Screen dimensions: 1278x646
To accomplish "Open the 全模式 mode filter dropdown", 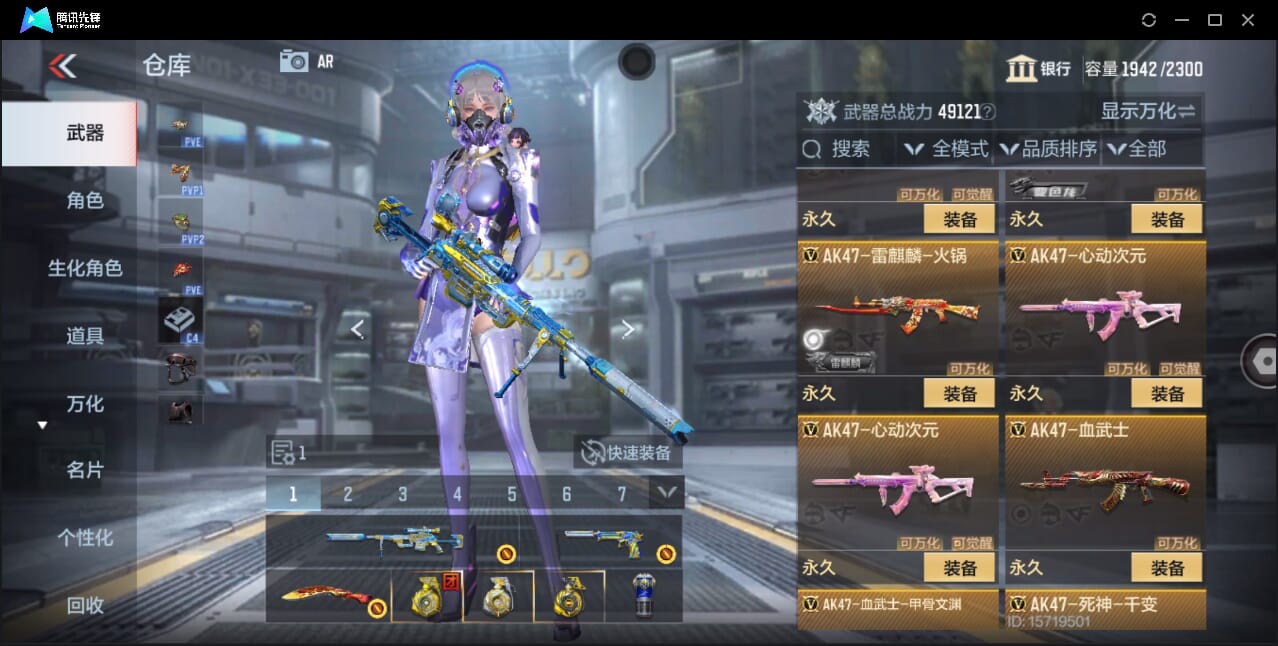I will click(x=947, y=149).
